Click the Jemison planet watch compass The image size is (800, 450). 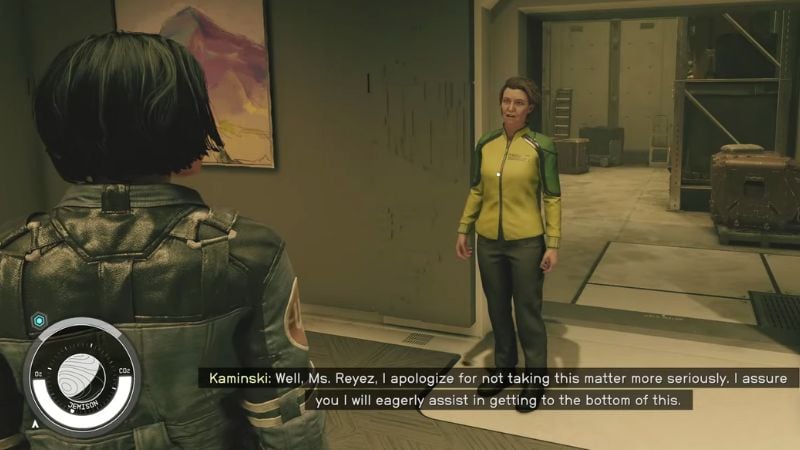81,375
